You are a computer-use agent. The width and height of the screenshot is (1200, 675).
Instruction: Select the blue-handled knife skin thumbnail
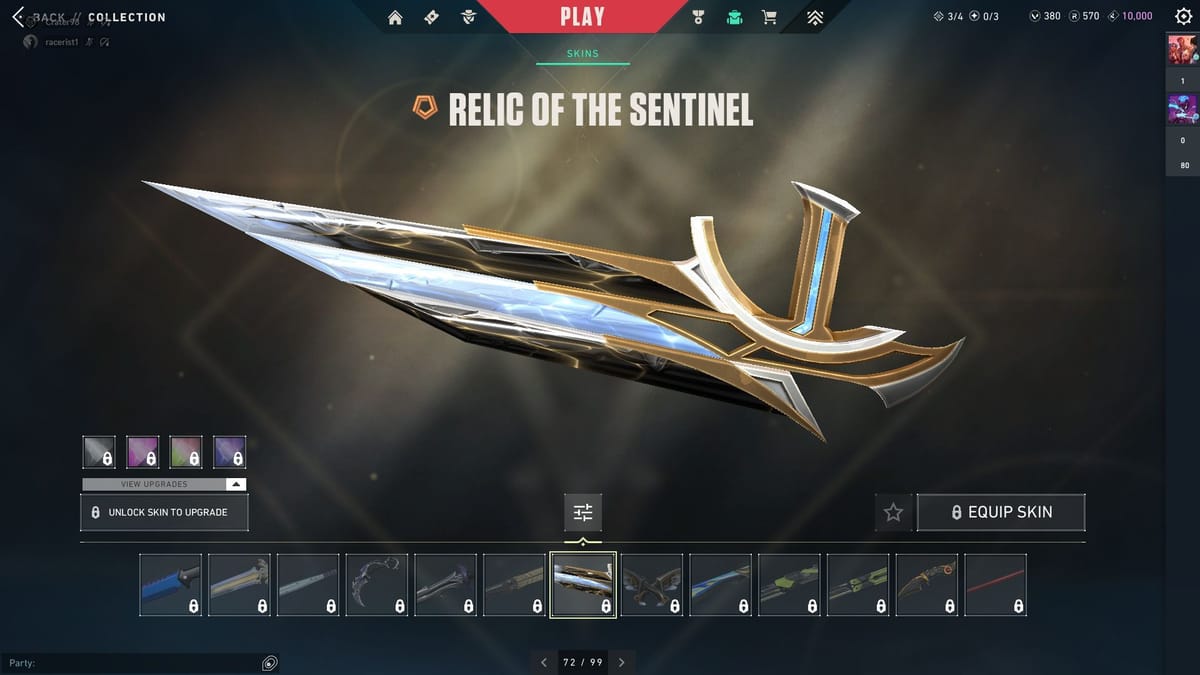pyautogui.click(x=170, y=585)
